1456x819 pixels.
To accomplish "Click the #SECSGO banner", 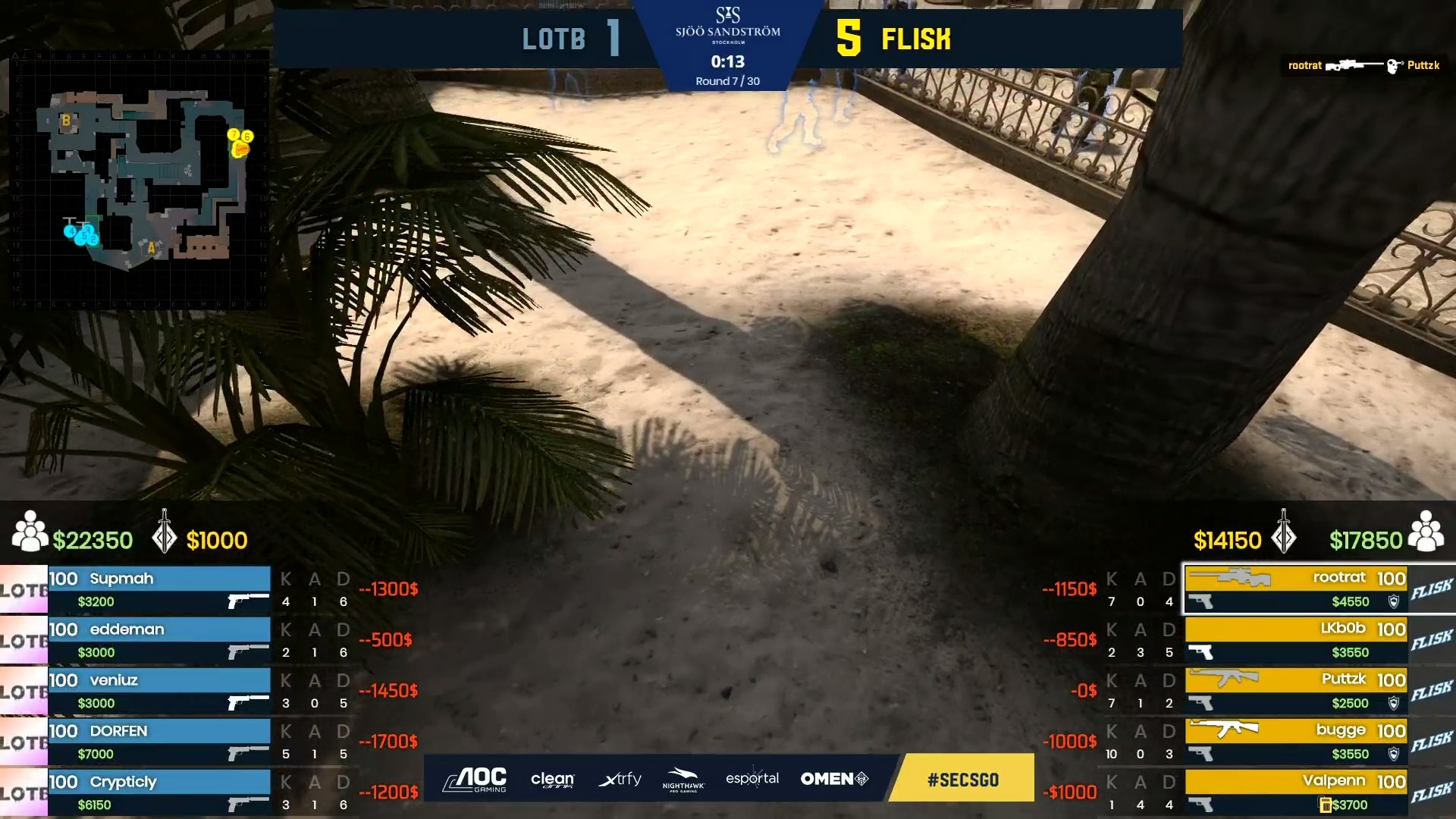I will pos(962,778).
